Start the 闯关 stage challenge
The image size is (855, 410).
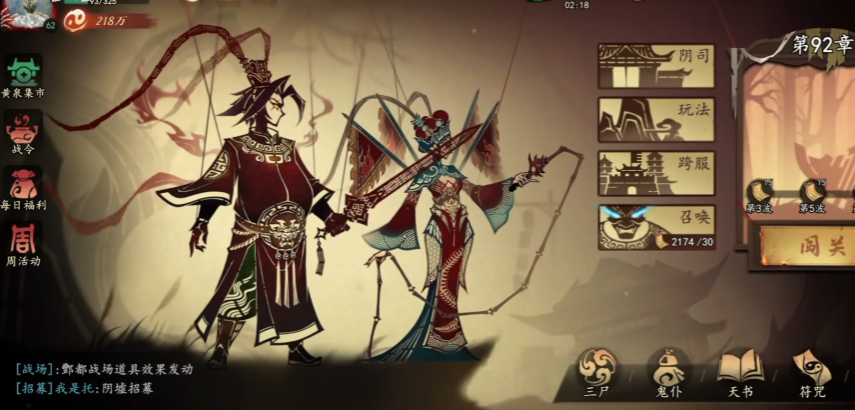[x=806, y=246]
